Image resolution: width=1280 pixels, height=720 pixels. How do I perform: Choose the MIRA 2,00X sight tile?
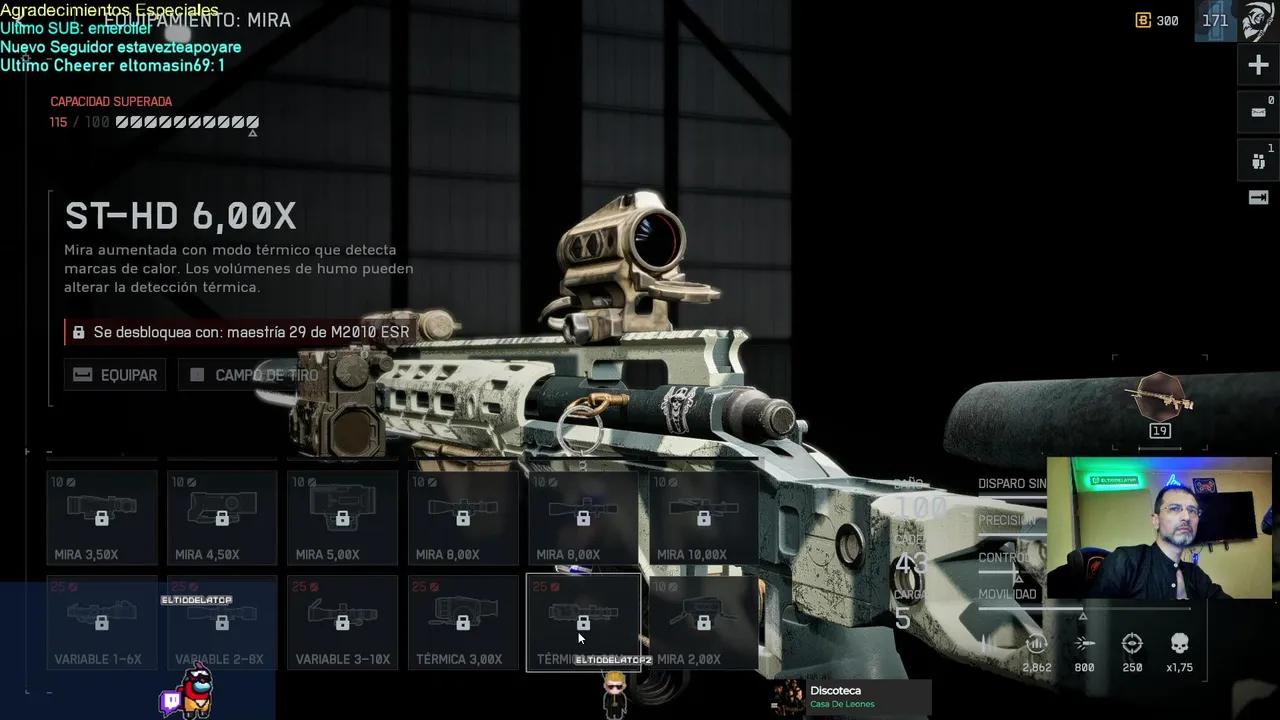point(704,622)
